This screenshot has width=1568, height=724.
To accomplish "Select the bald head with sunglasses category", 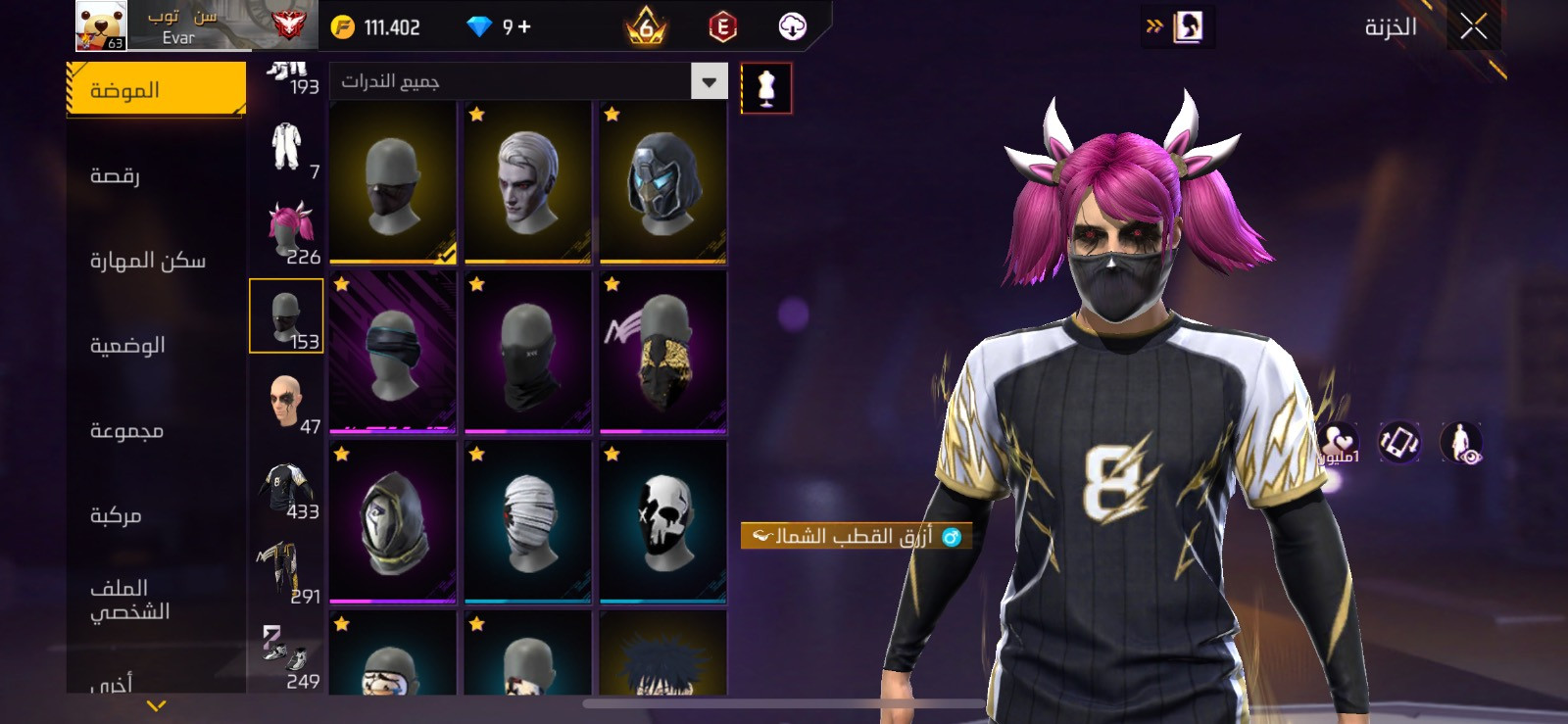I will (x=287, y=402).
